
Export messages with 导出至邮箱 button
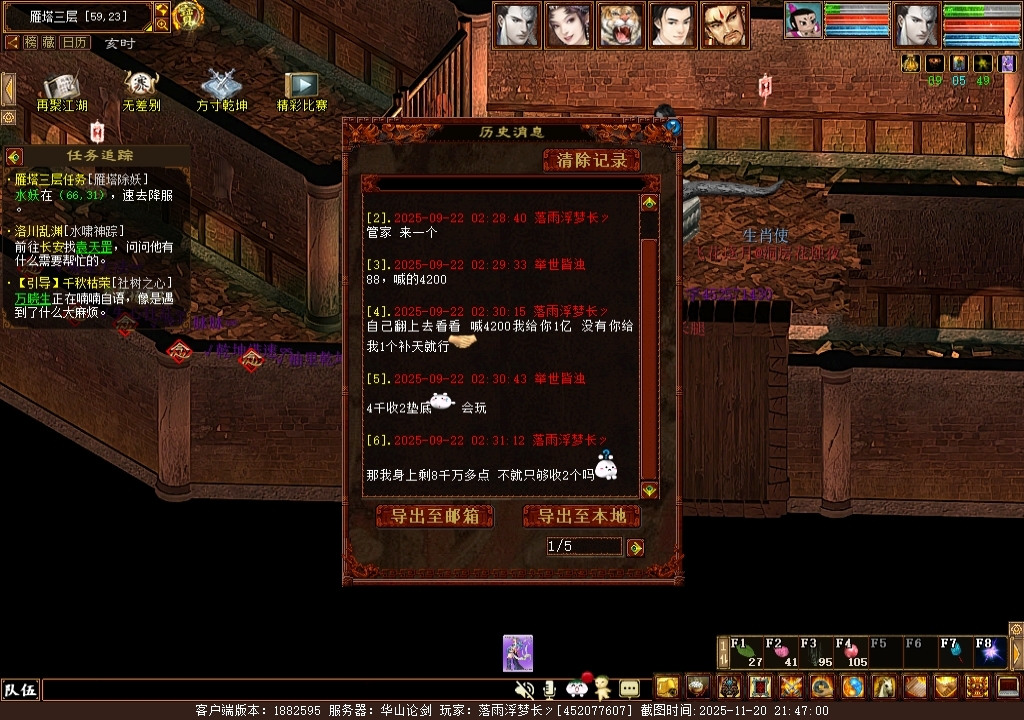point(435,516)
